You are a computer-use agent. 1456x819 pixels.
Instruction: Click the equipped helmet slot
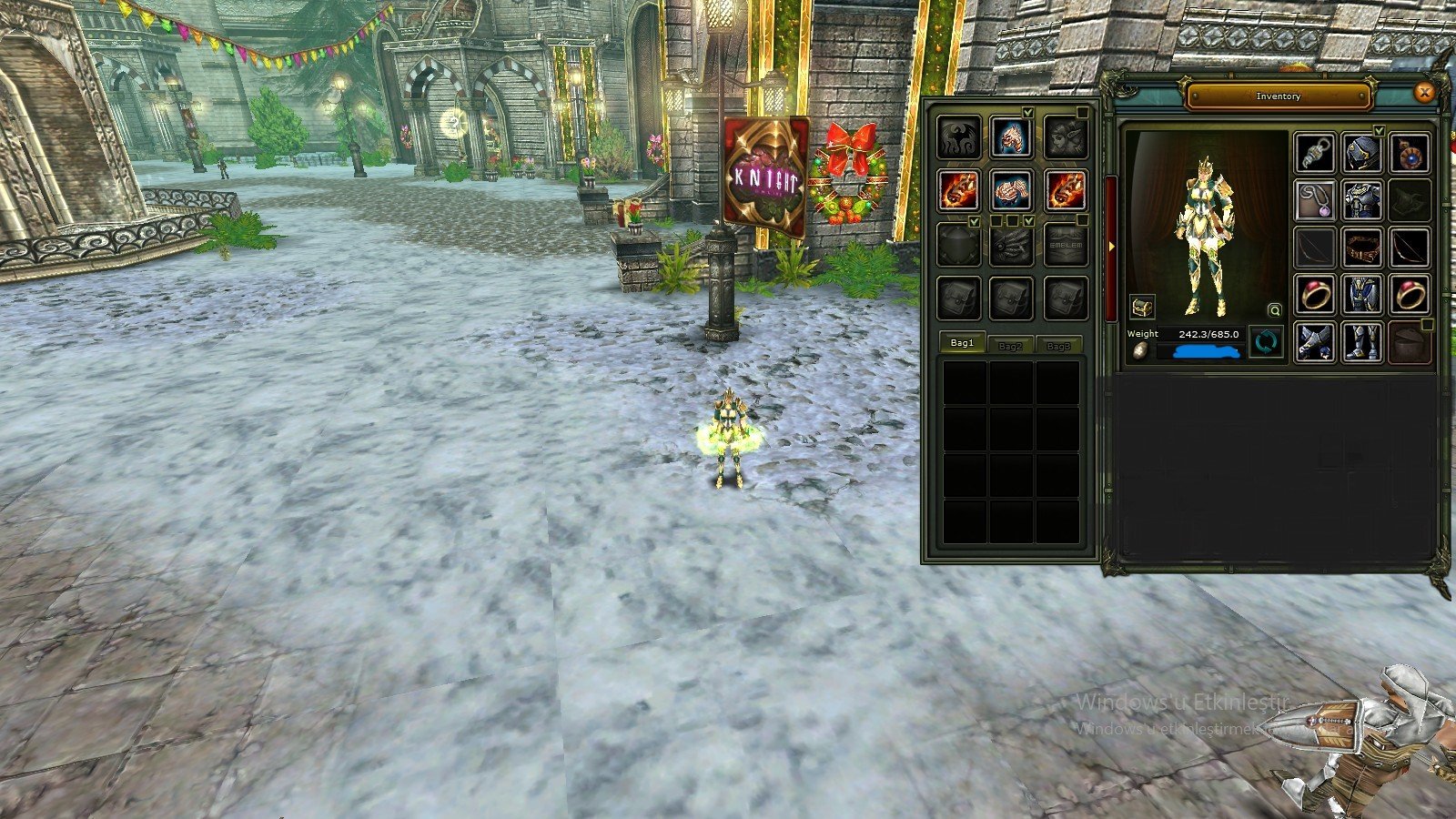[x=1360, y=152]
